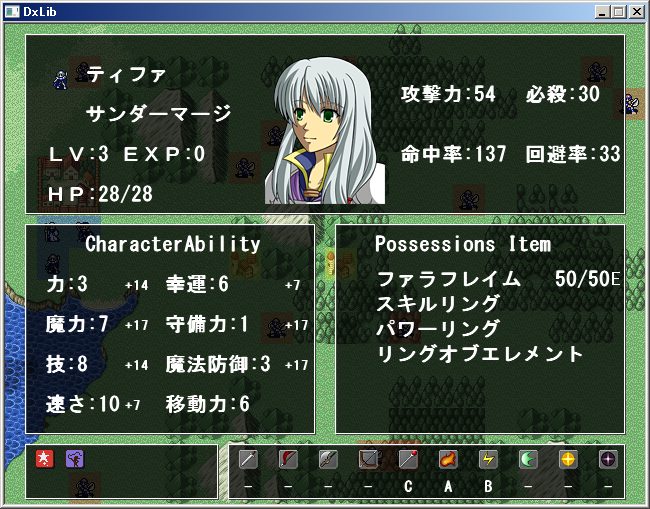Click the green wind magic icon
650x509 pixels.
[528, 459]
